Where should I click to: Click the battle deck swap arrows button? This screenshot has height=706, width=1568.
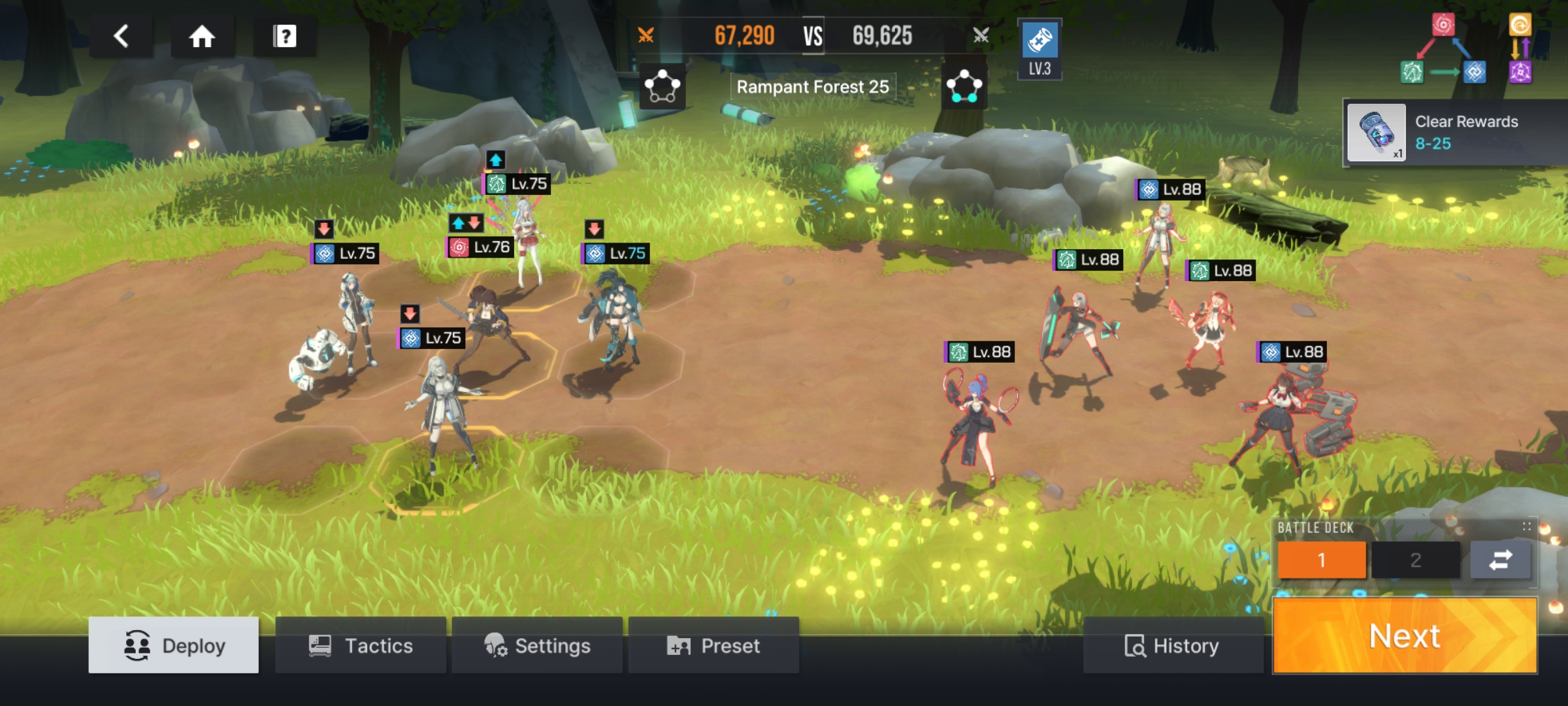tap(1500, 560)
